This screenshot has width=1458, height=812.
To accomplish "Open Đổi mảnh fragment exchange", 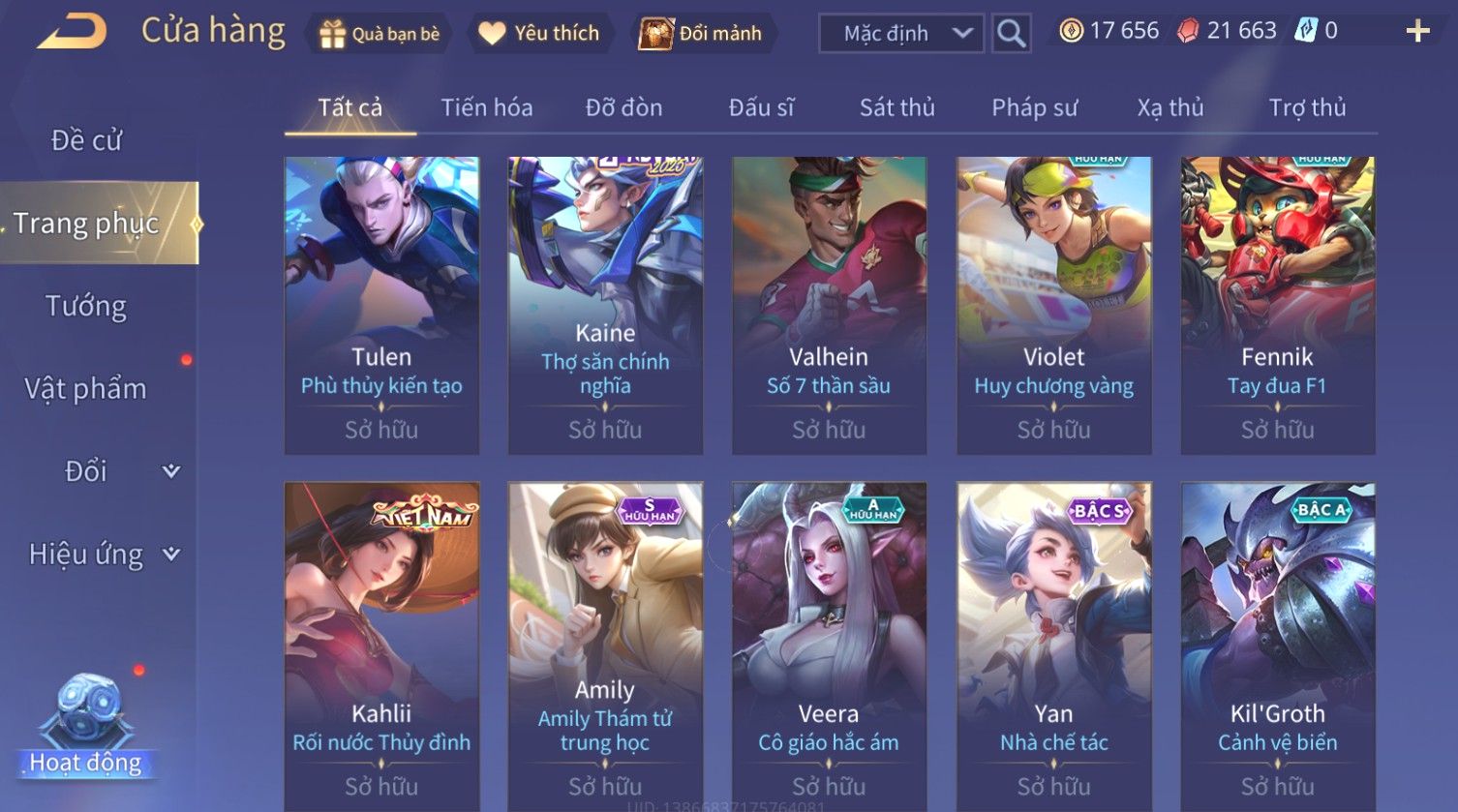I will [x=701, y=34].
